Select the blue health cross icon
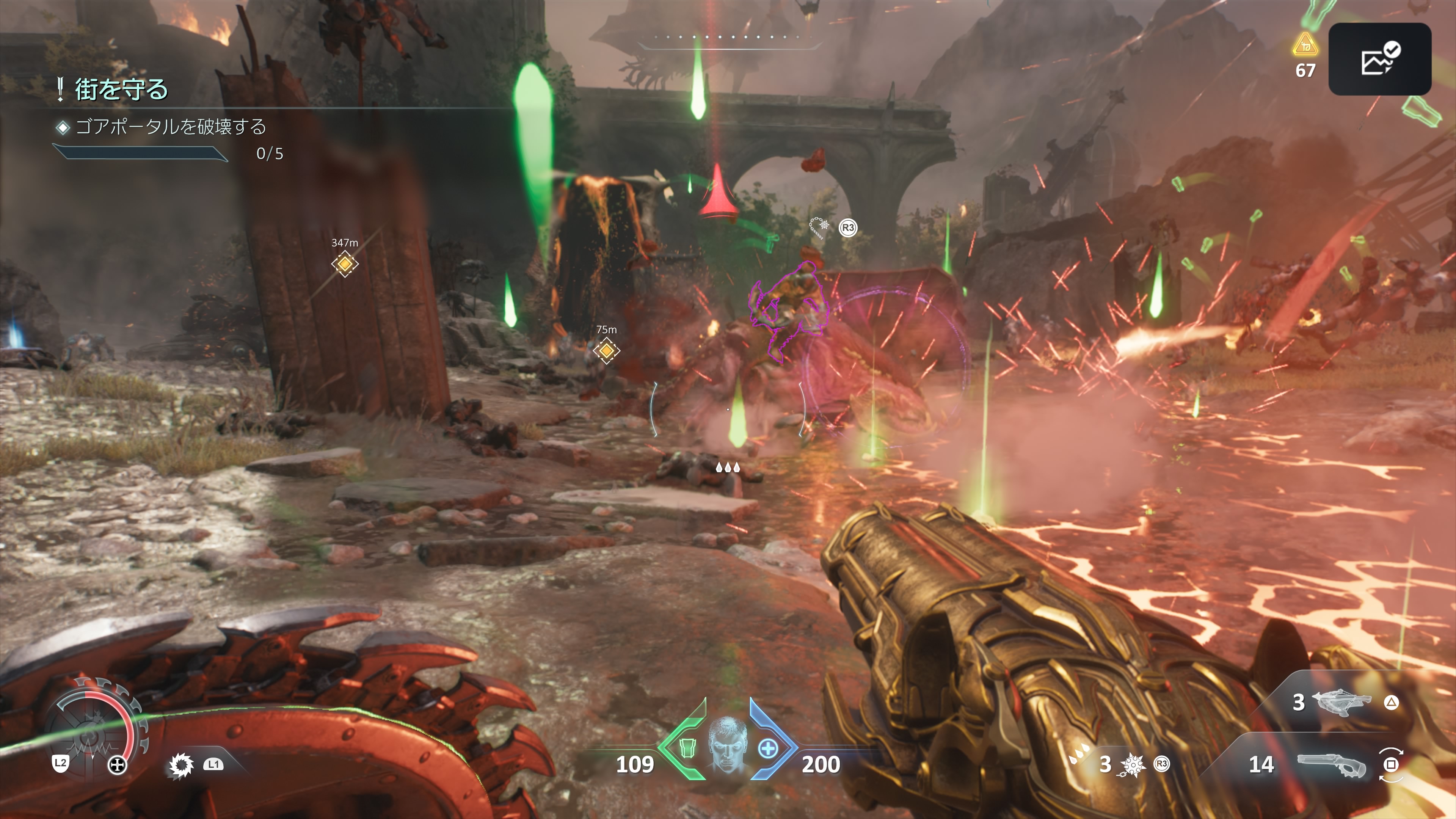This screenshot has height=819, width=1456. click(767, 748)
